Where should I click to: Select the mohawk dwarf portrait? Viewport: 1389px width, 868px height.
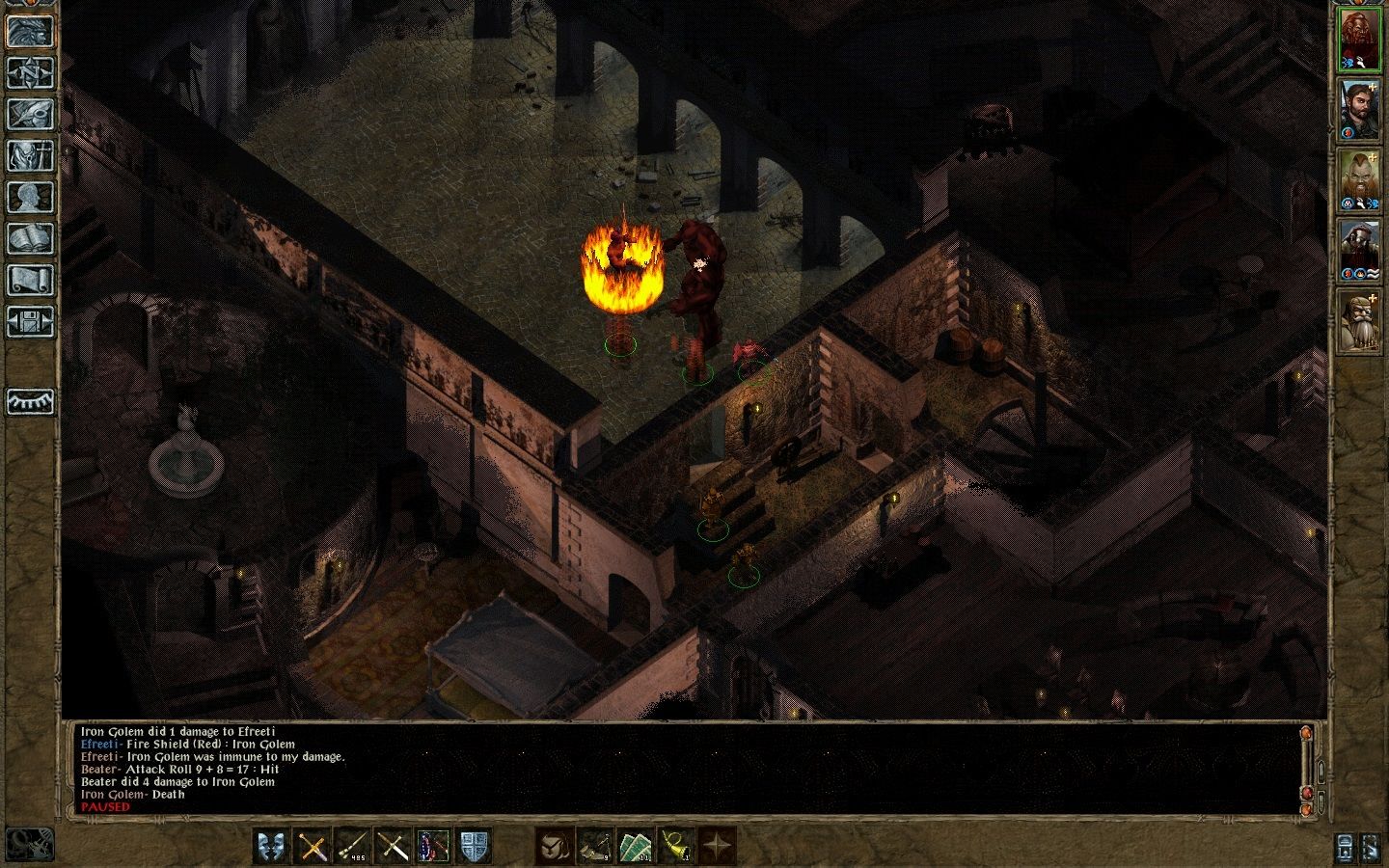pyautogui.click(x=1360, y=178)
